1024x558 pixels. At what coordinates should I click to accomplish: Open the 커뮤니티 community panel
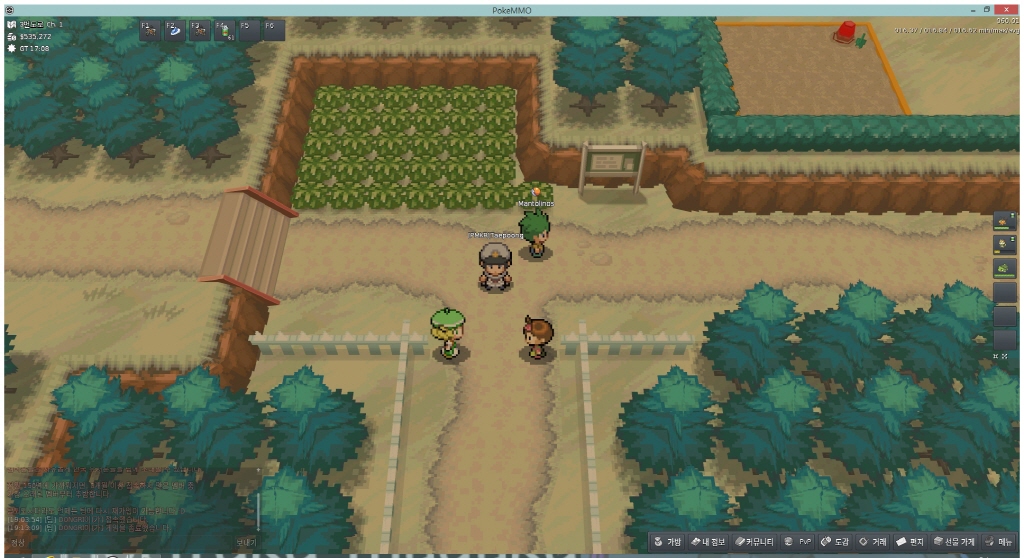click(x=756, y=542)
